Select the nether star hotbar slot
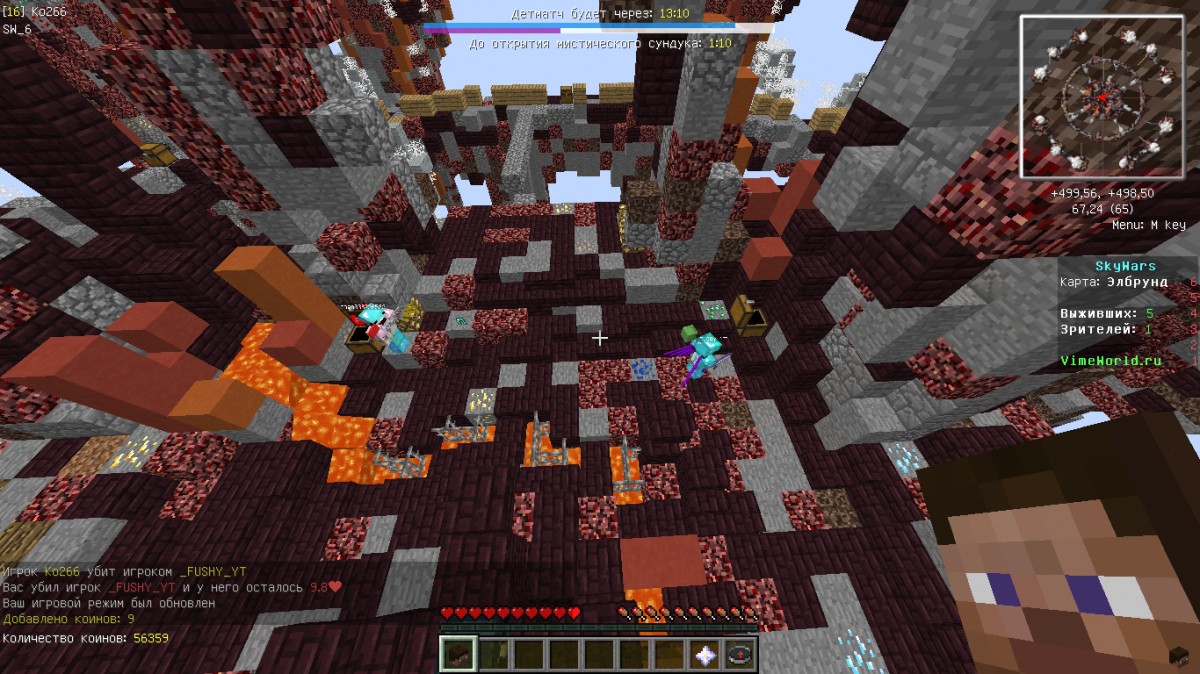This screenshot has width=1200, height=674. [704, 655]
